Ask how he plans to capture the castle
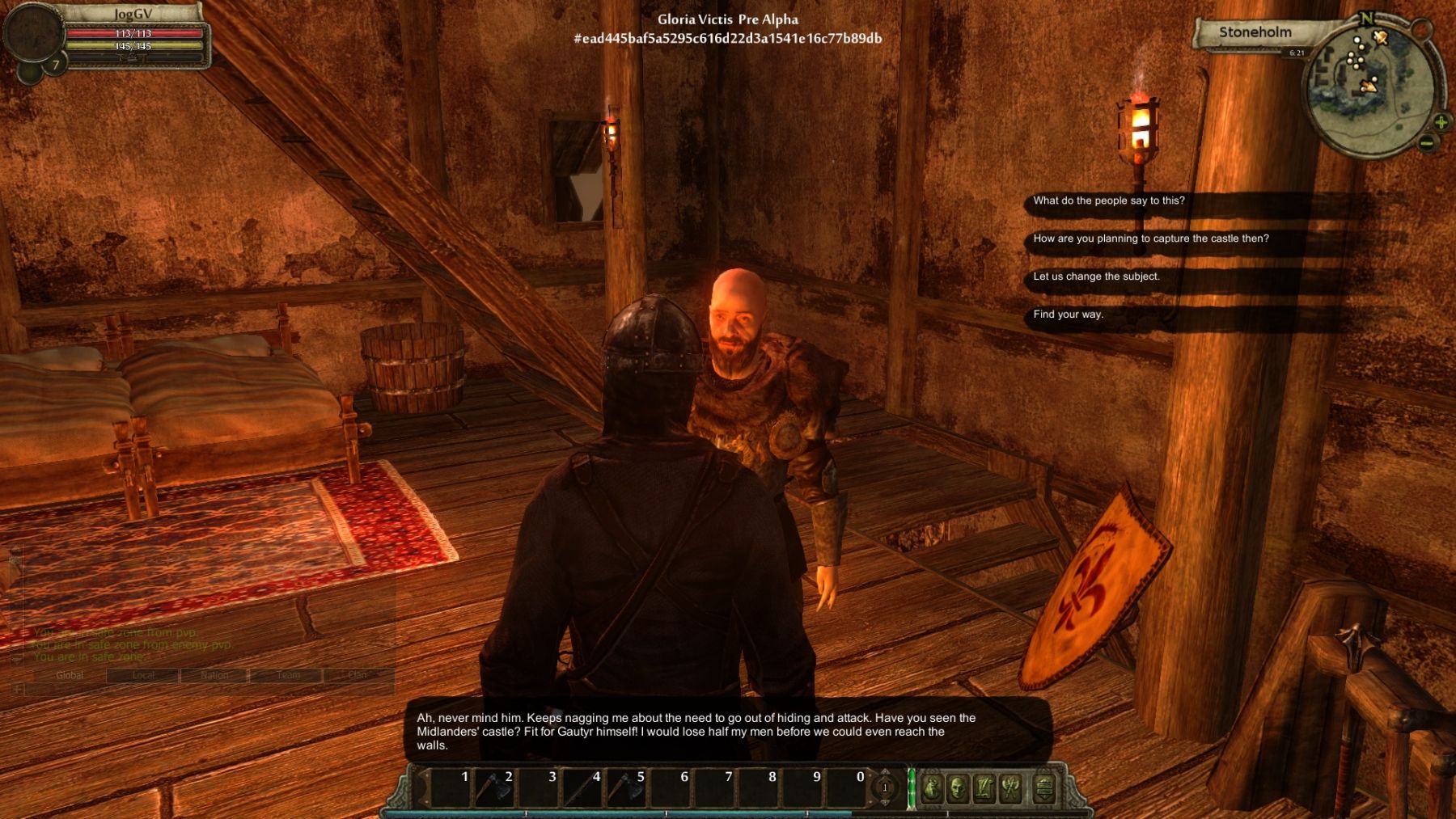The height and width of the screenshot is (819, 1456). [1150, 239]
